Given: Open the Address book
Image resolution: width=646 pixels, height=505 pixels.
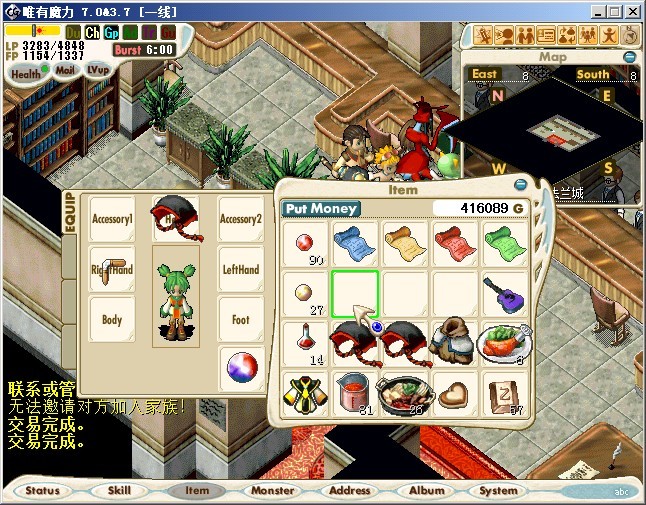Looking at the screenshot, I should tap(349, 491).
